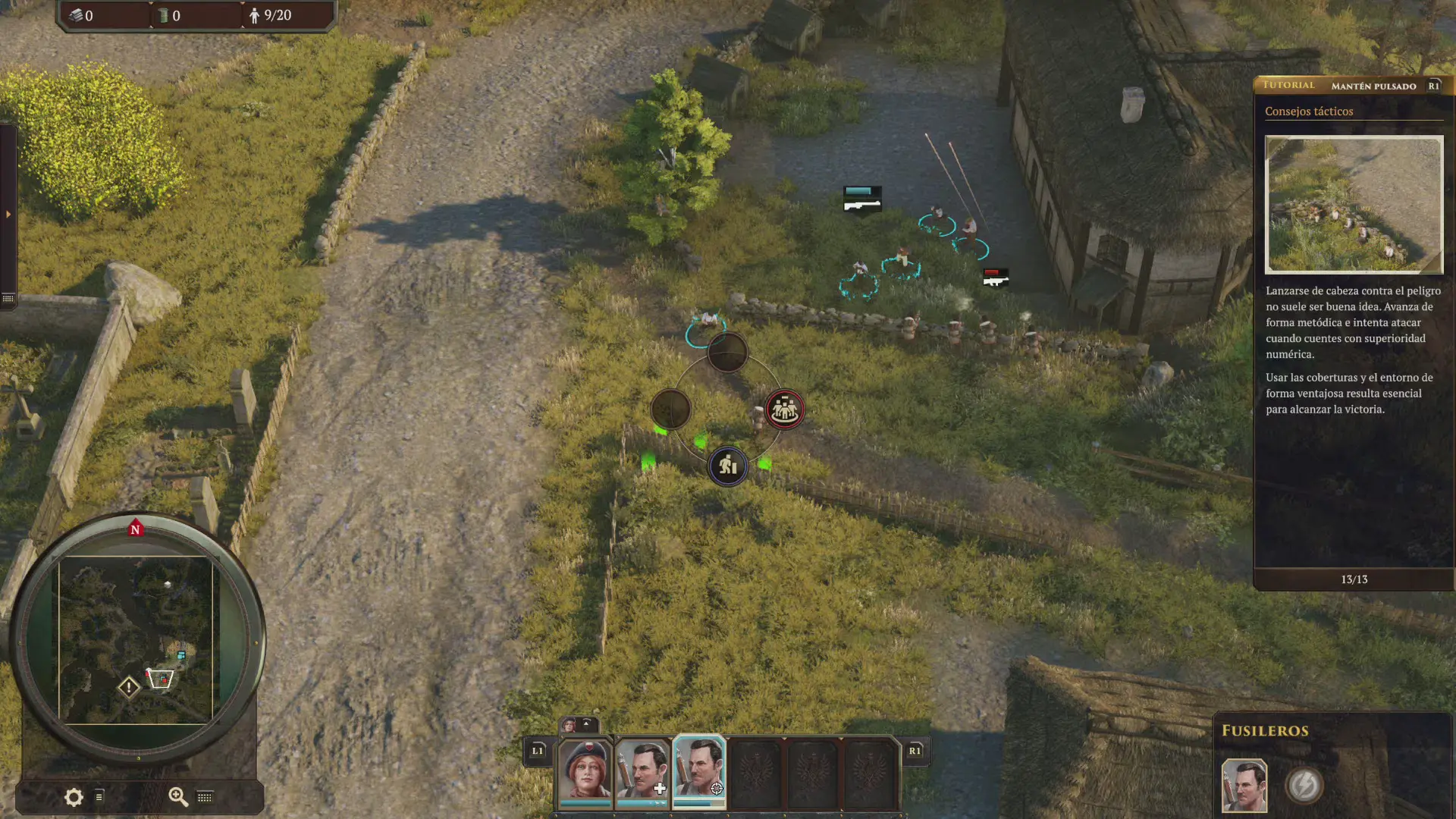Select the Fusileros unit portrait
This screenshot has height=819, width=1456.
coord(1244,786)
